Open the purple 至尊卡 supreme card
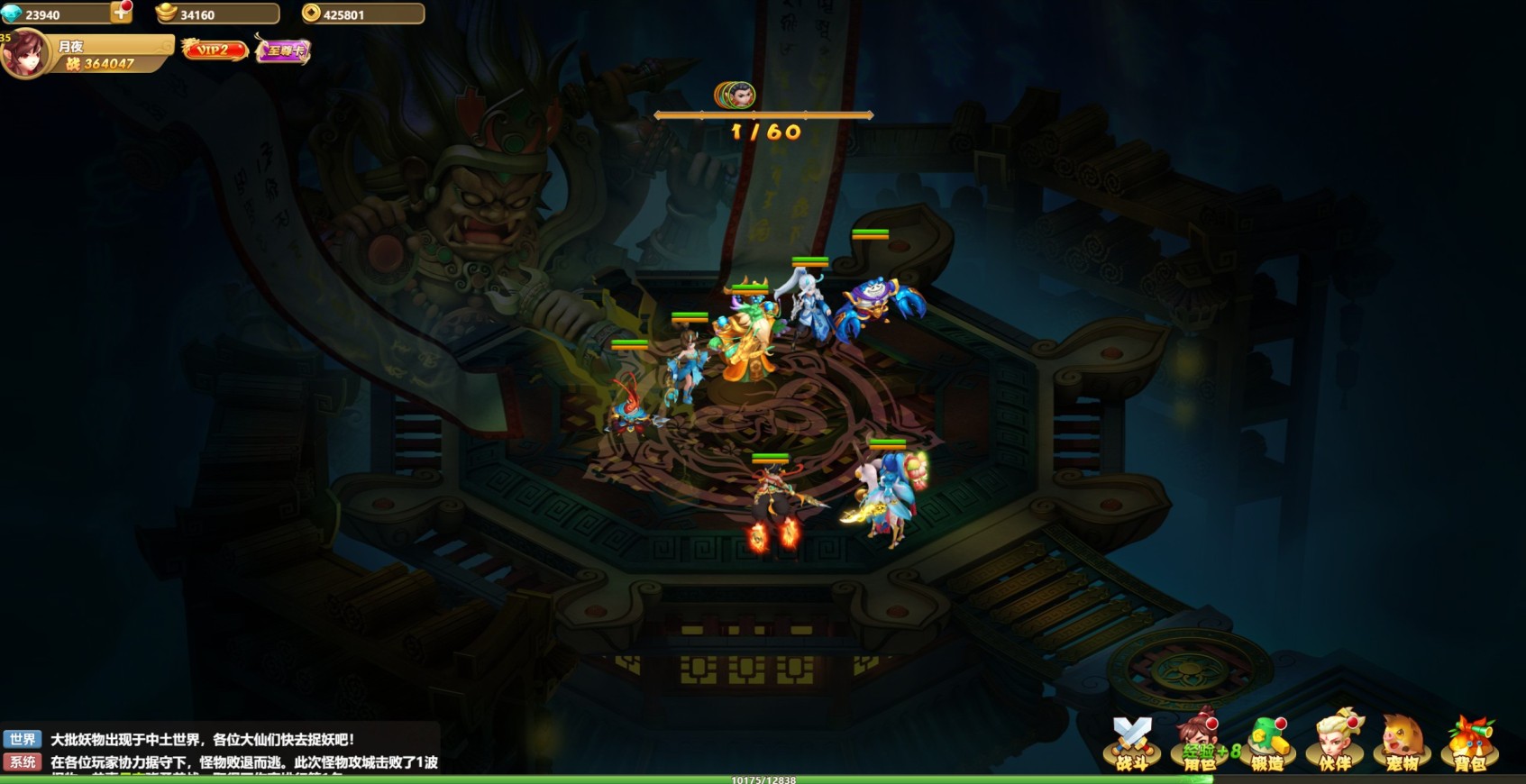Viewport: 1526px width, 784px height. (283, 50)
